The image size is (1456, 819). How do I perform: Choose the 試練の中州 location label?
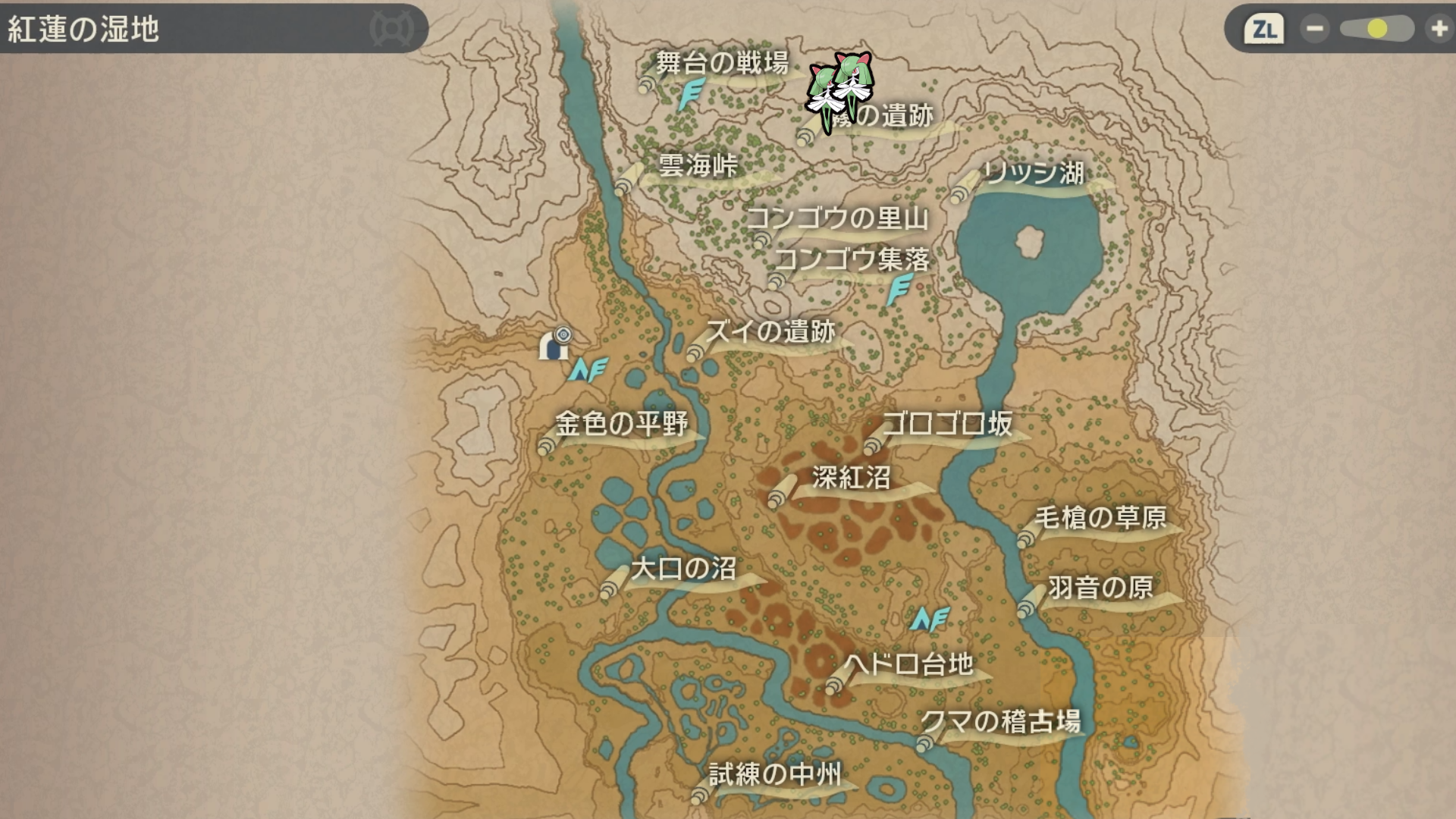pos(775,774)
